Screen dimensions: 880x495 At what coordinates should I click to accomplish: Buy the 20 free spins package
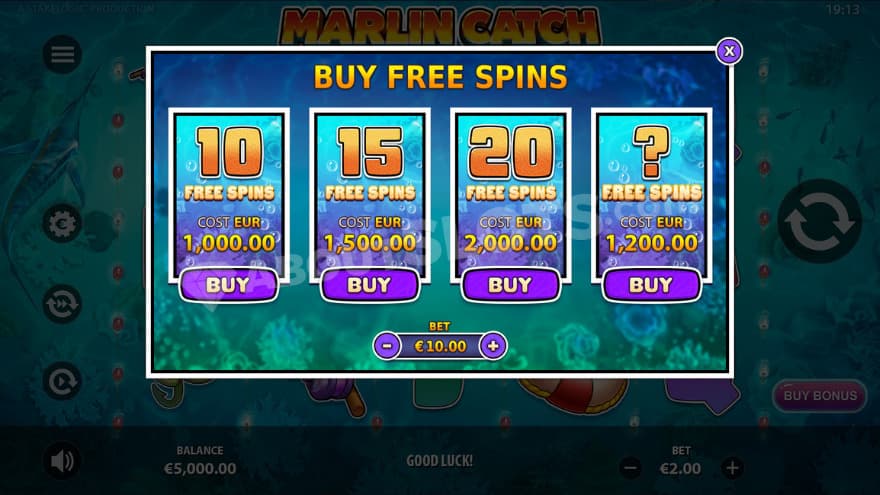click(510, 285)
